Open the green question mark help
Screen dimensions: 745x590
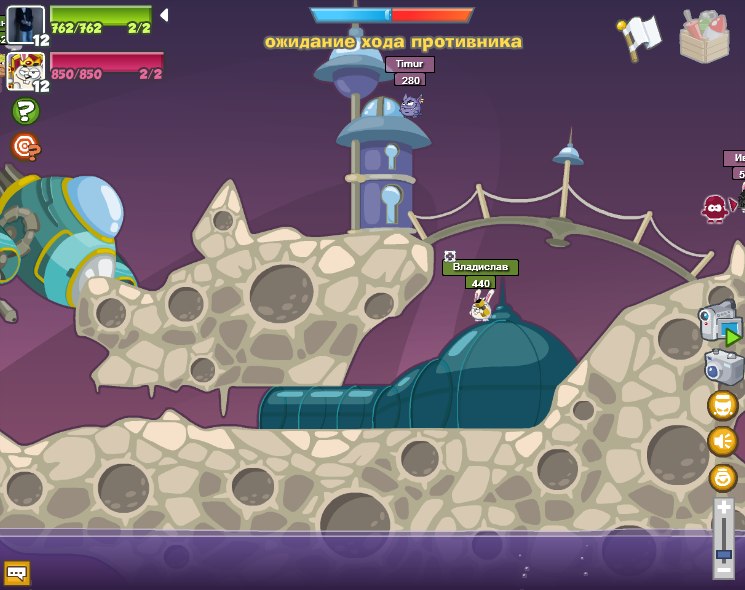[x=25, y=111]
